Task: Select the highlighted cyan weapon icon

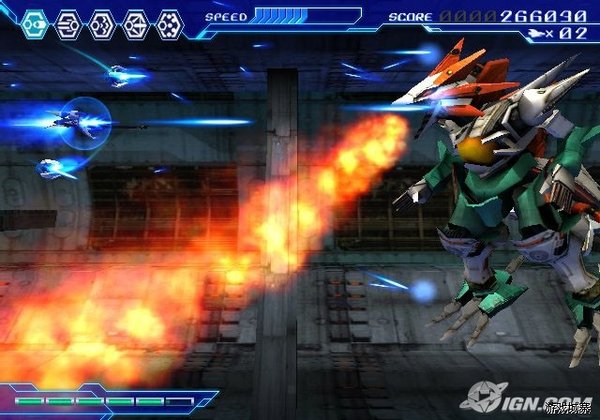Action: click(x=34, y=24)
